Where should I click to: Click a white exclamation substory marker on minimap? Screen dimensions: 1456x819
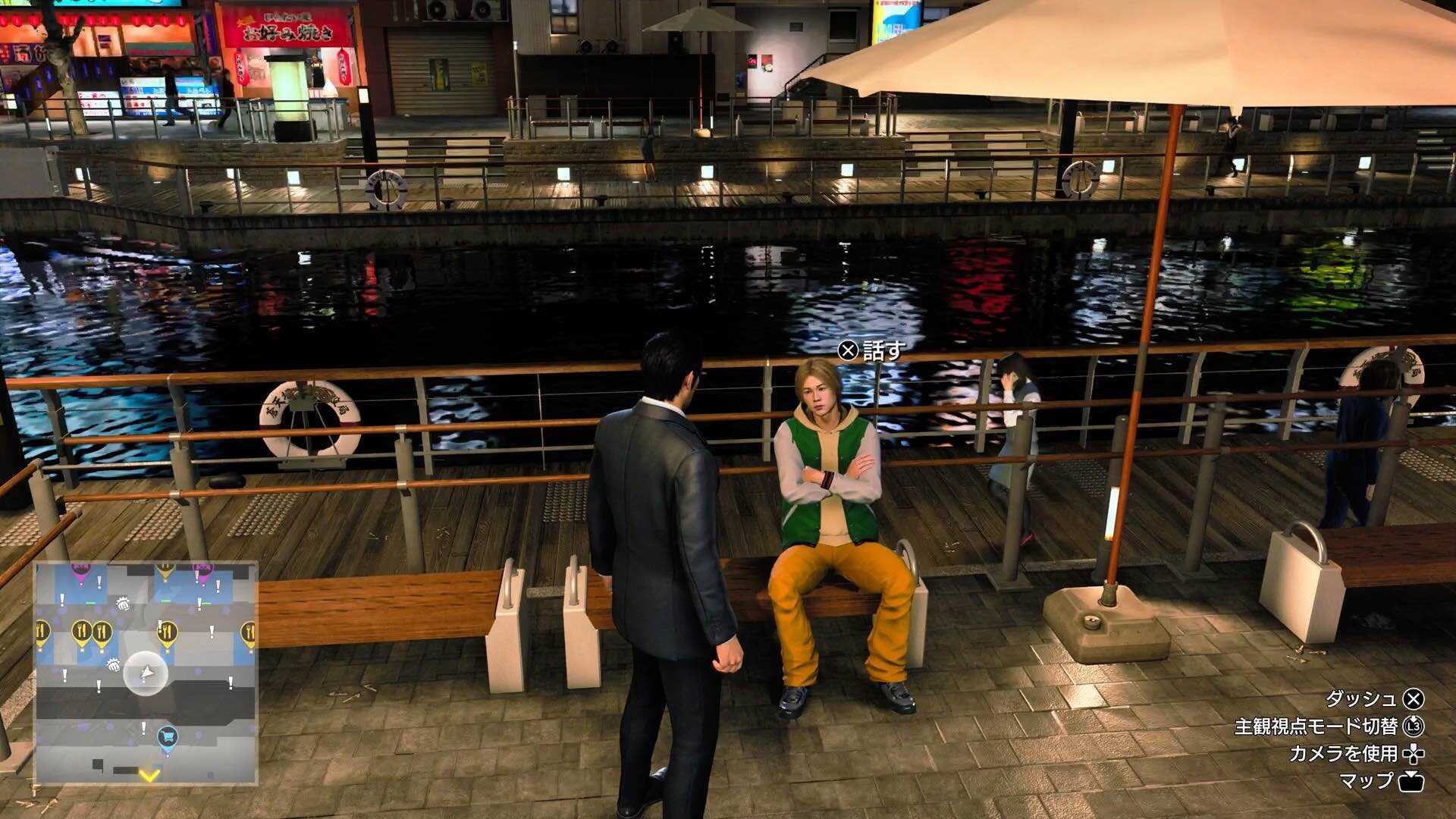pos(99,581)
